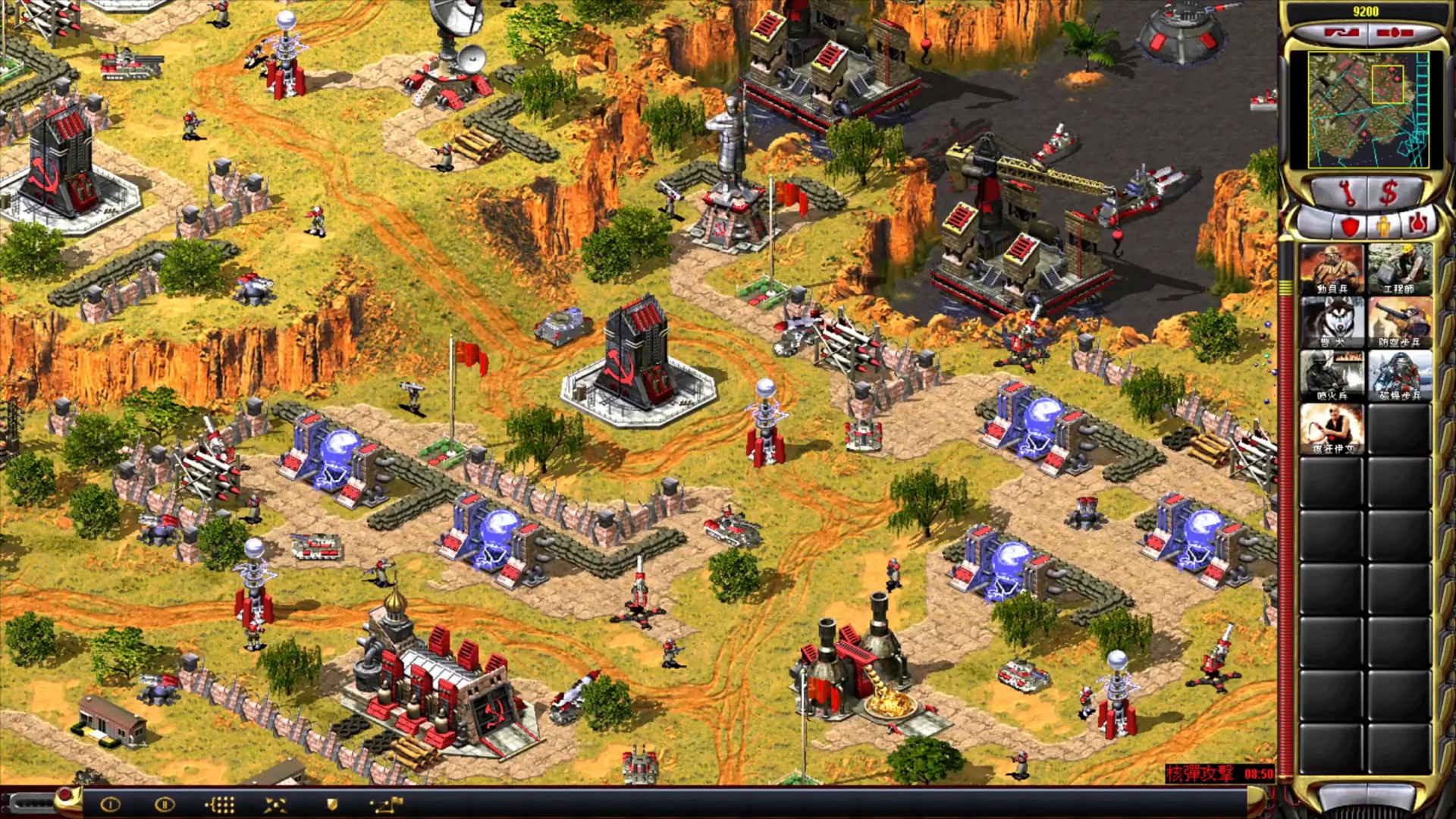
Task: Switch to the vehicles production tab
Action: pyautogui.click(x=1417, y=224)
